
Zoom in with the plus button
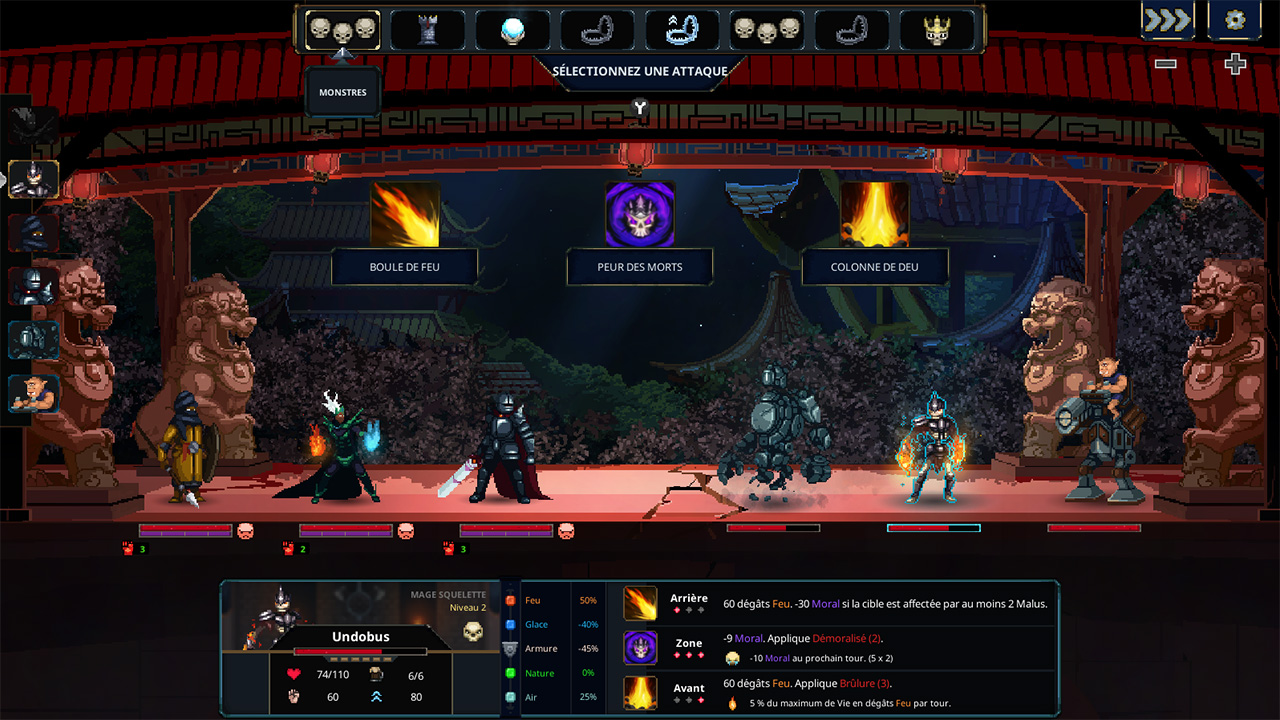(1235, 64)
